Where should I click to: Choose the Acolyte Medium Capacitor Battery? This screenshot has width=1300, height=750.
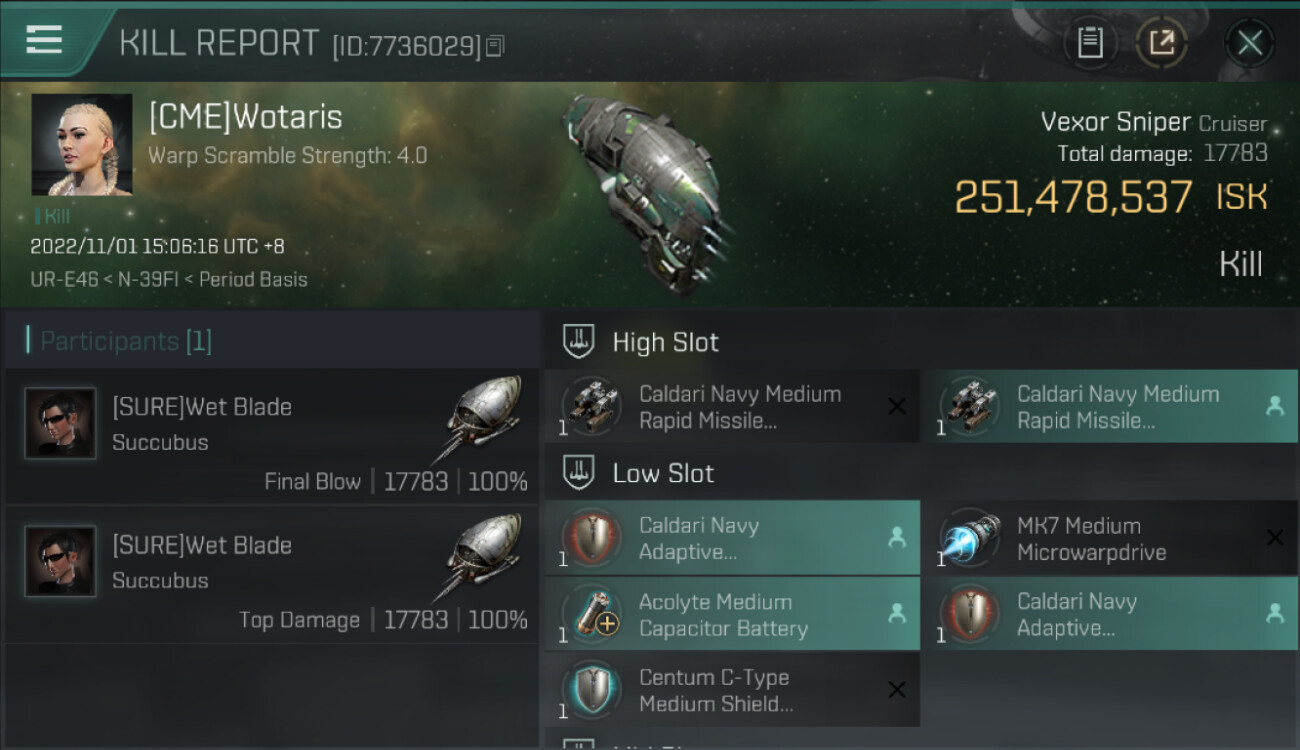732,615
